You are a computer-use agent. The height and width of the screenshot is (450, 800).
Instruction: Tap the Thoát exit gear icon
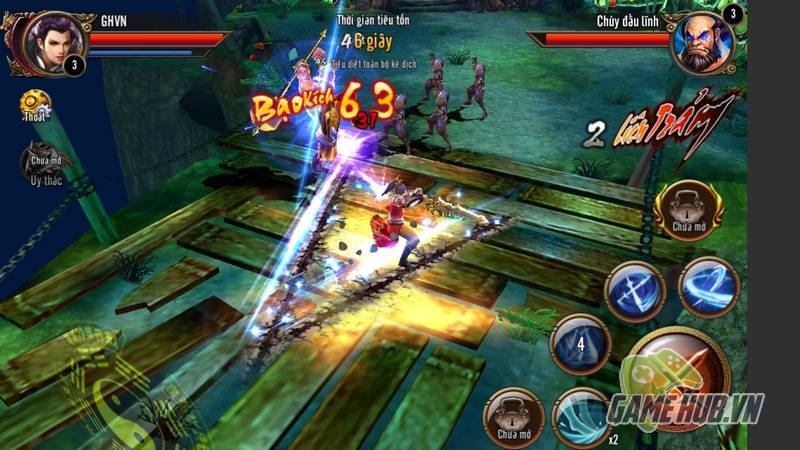click(x=36, y=105)
